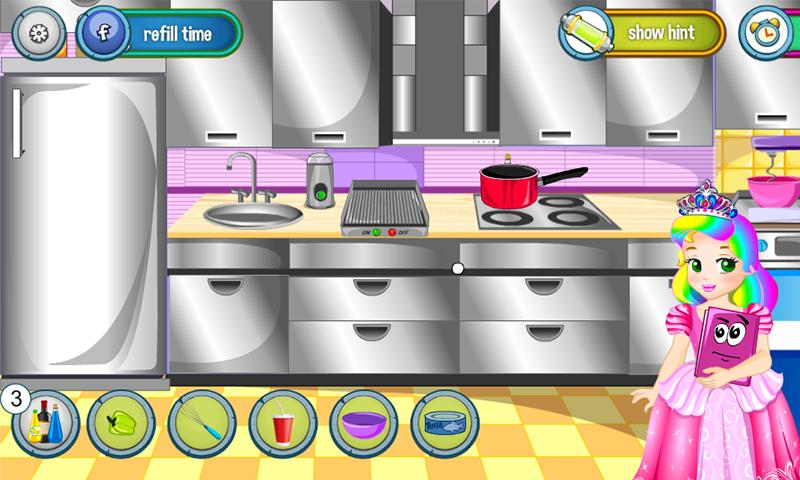Pick the purple mixing bowl item
This screenshot has height=480, width=800.
(362, 424)
